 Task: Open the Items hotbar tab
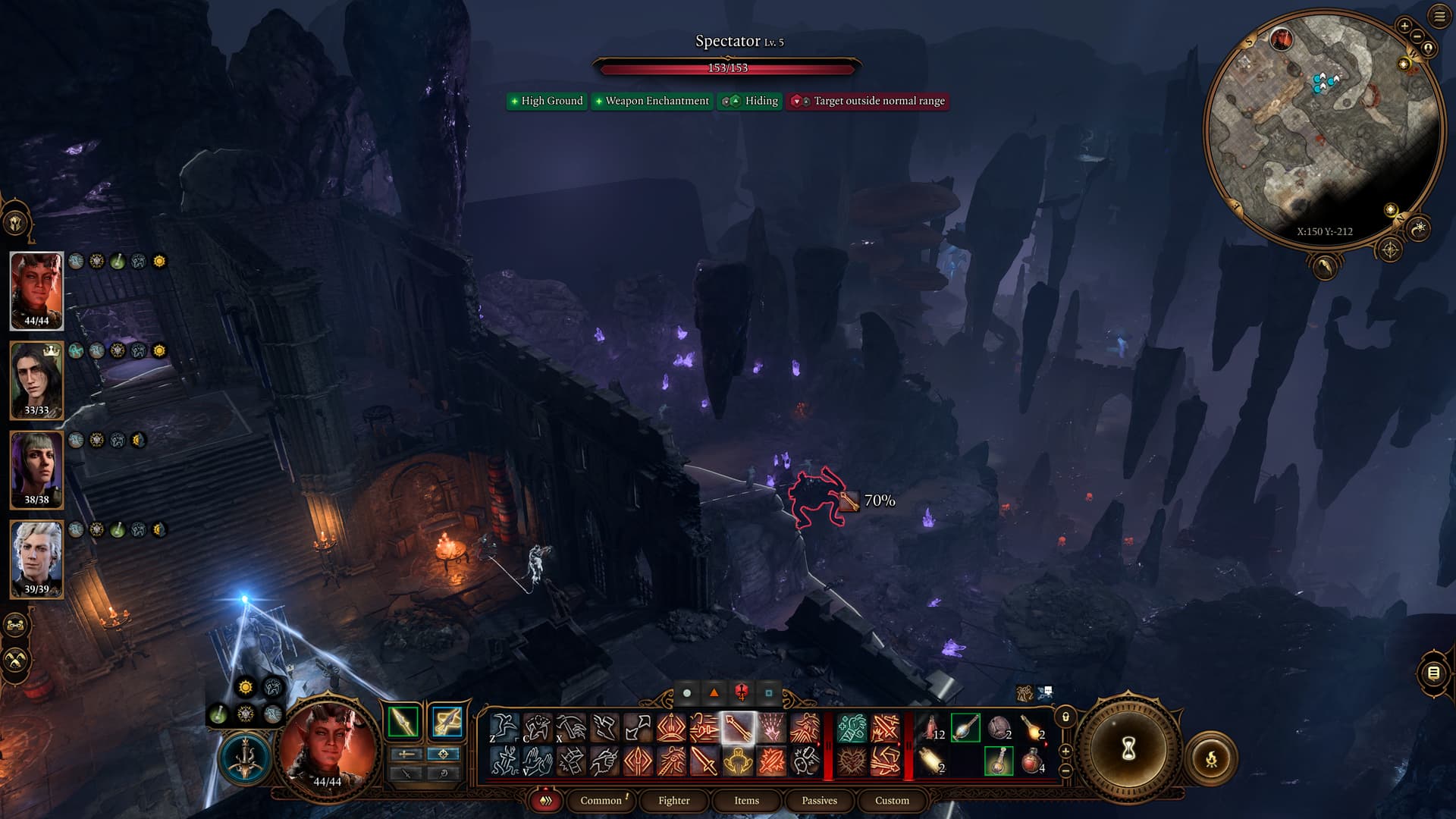point(746,800)
